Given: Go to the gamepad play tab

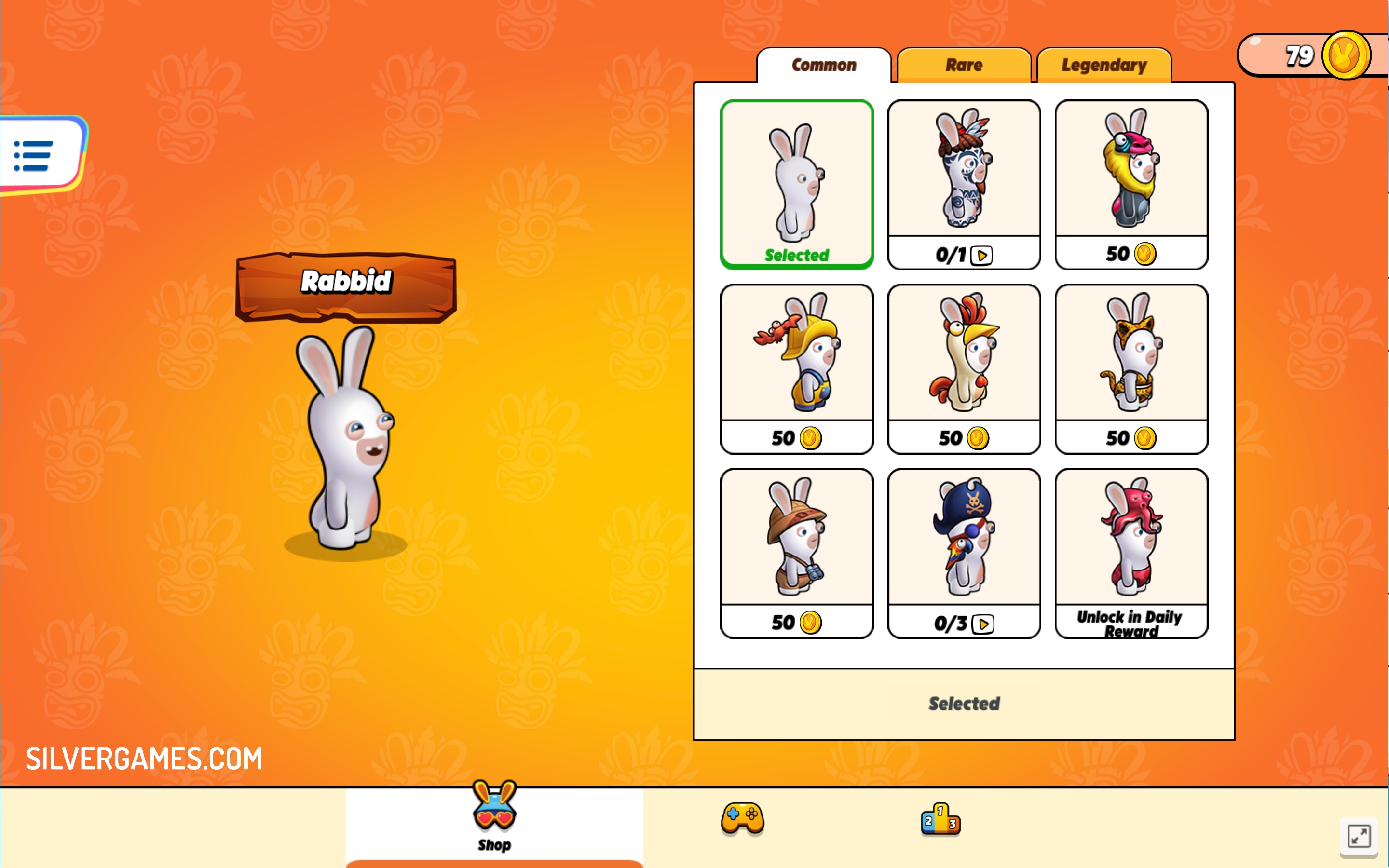Looking at the screenshot, I should point(742,817).
